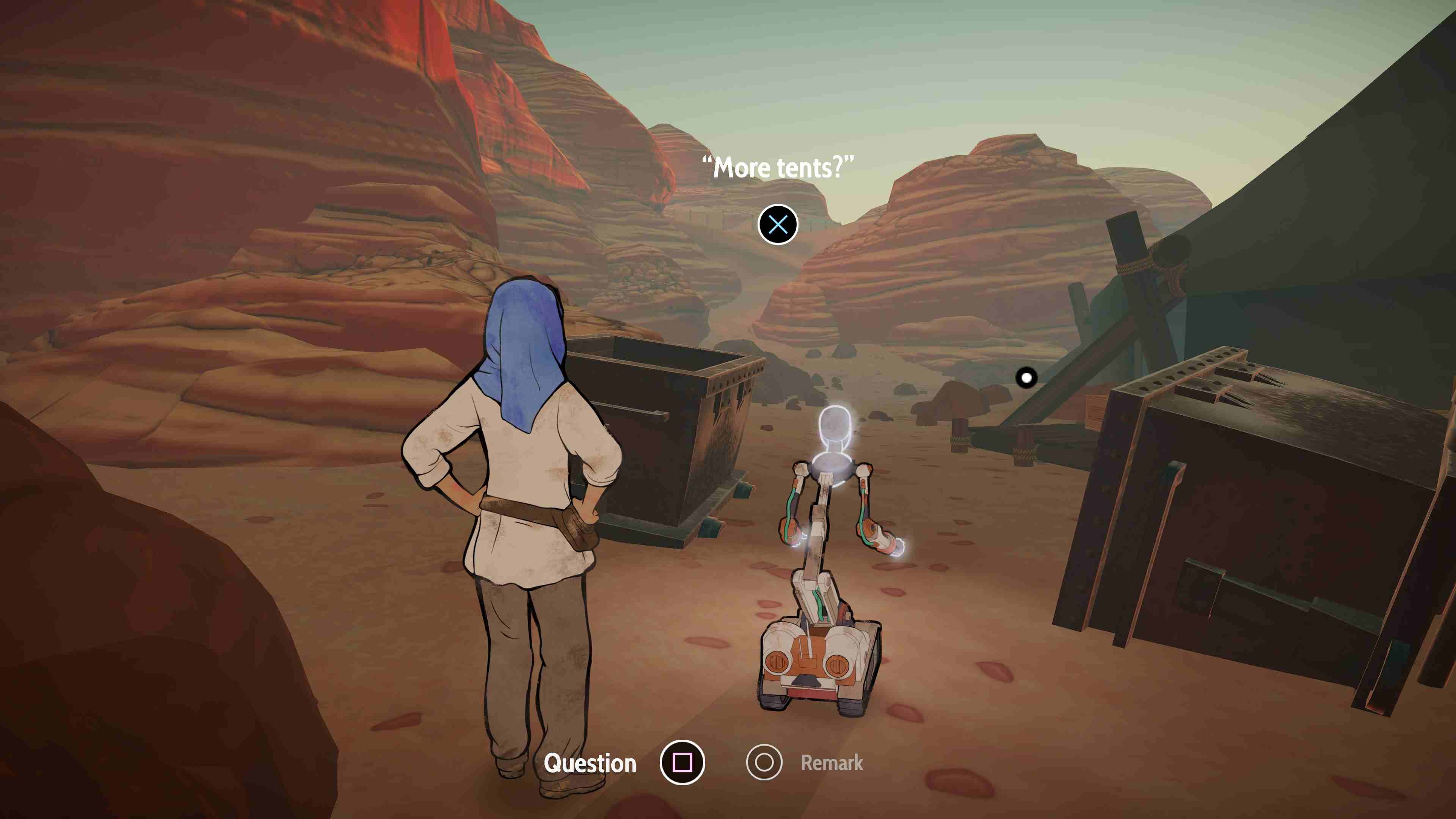Pick the Remark dialogue option
Screen dimensions: 1456x819
764,763
